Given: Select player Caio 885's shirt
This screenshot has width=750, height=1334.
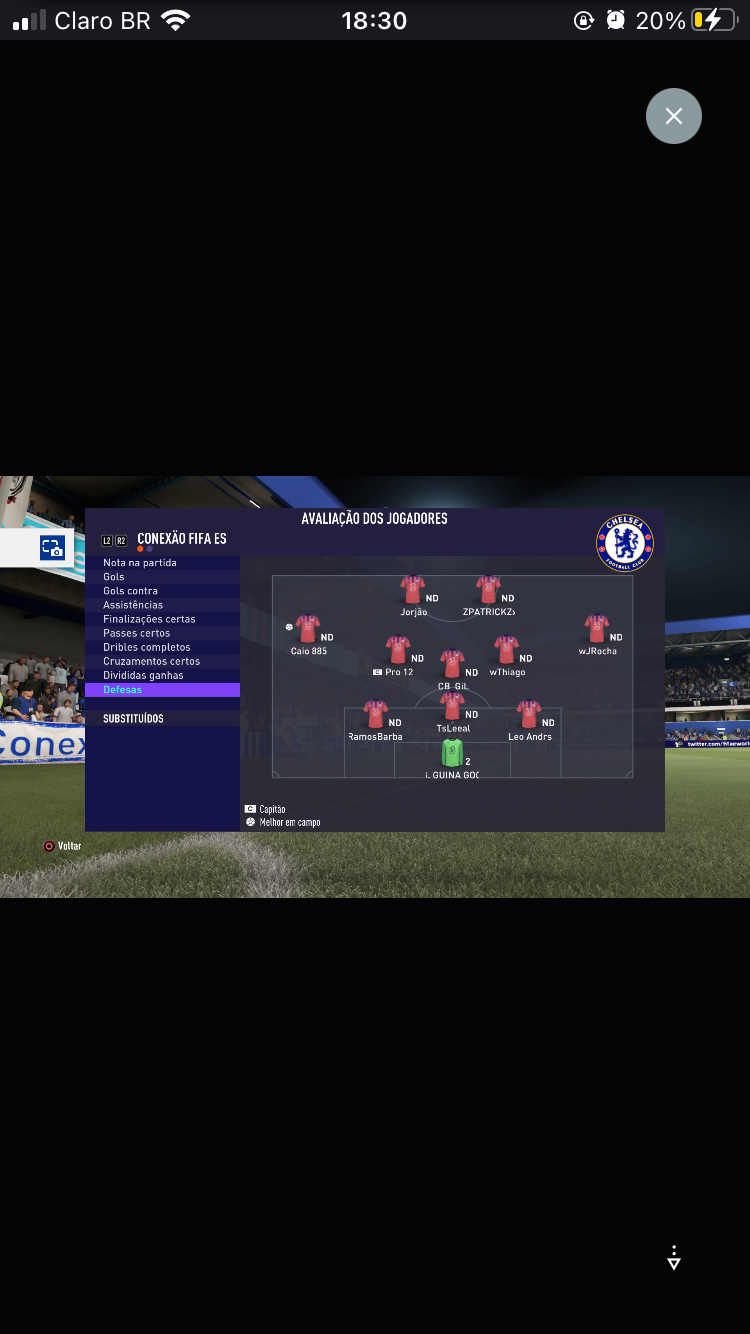Looking at the screenshot, I should 307,628.
